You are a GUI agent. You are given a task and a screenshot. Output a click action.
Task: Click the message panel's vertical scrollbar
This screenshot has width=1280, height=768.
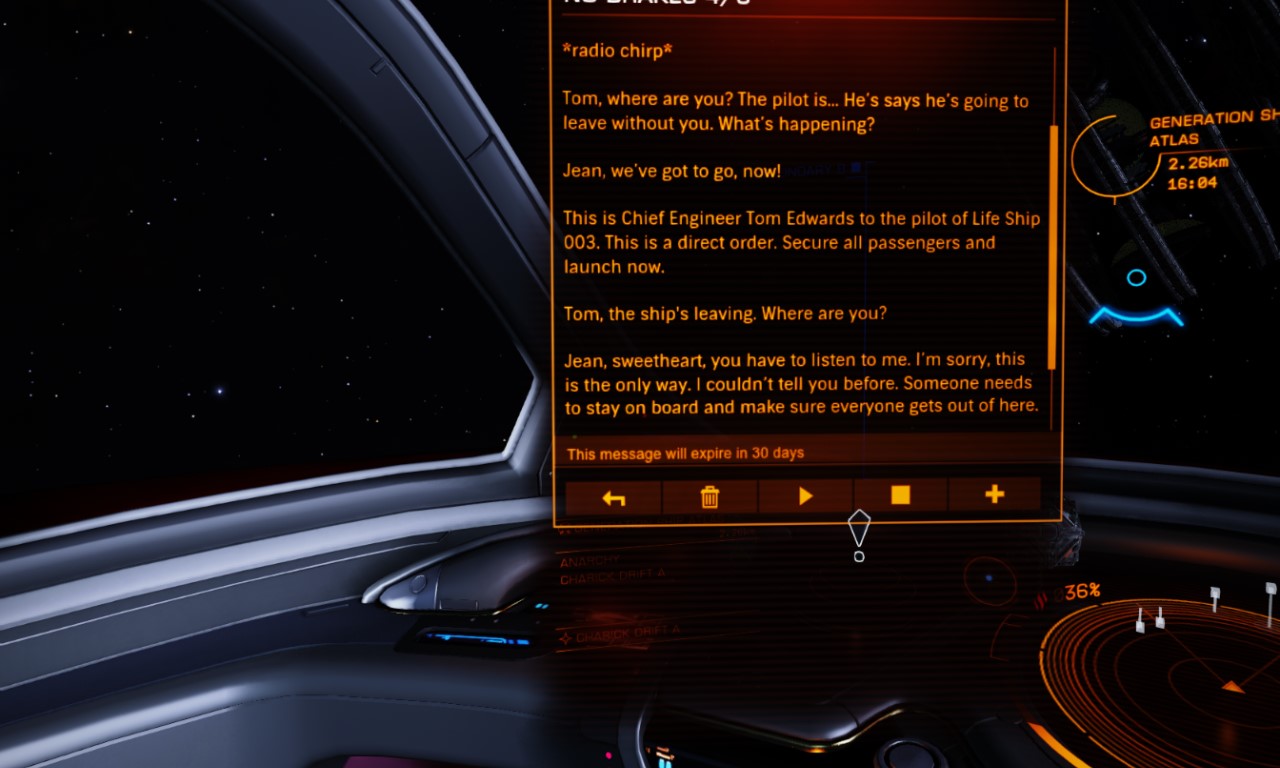pyautogui.click(x=1053, y=245)
